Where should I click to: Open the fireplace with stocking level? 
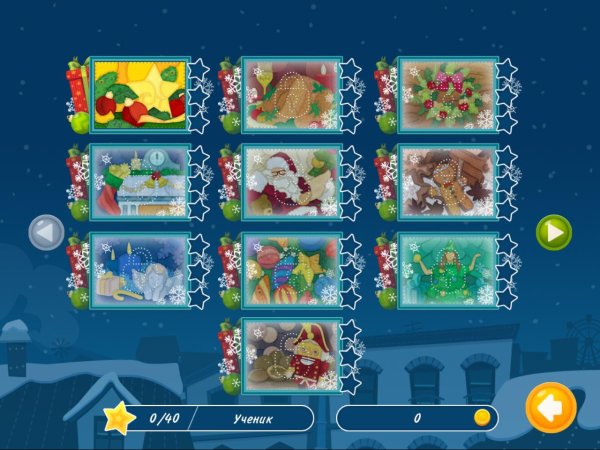tap(139, 182)
